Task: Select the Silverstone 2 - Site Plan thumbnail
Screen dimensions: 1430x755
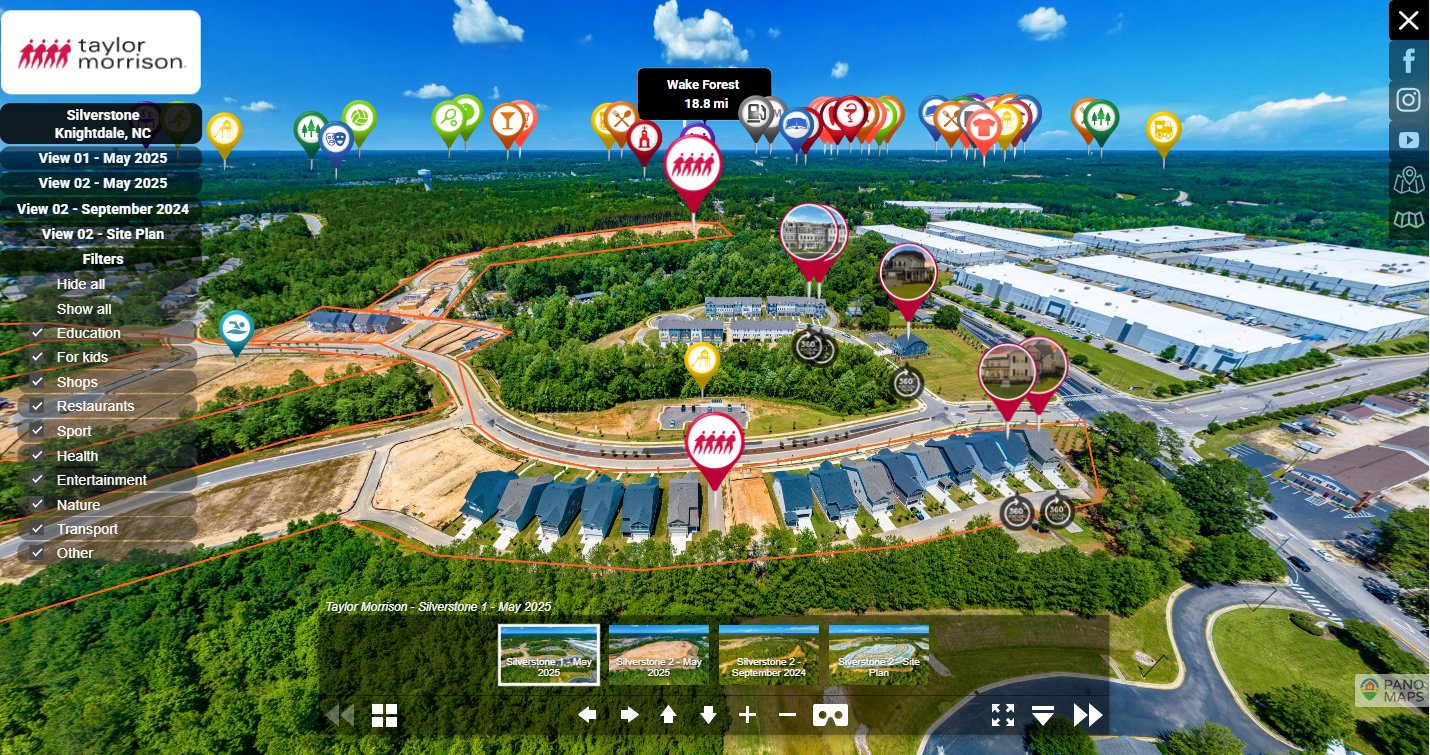Action: (878, 655)
